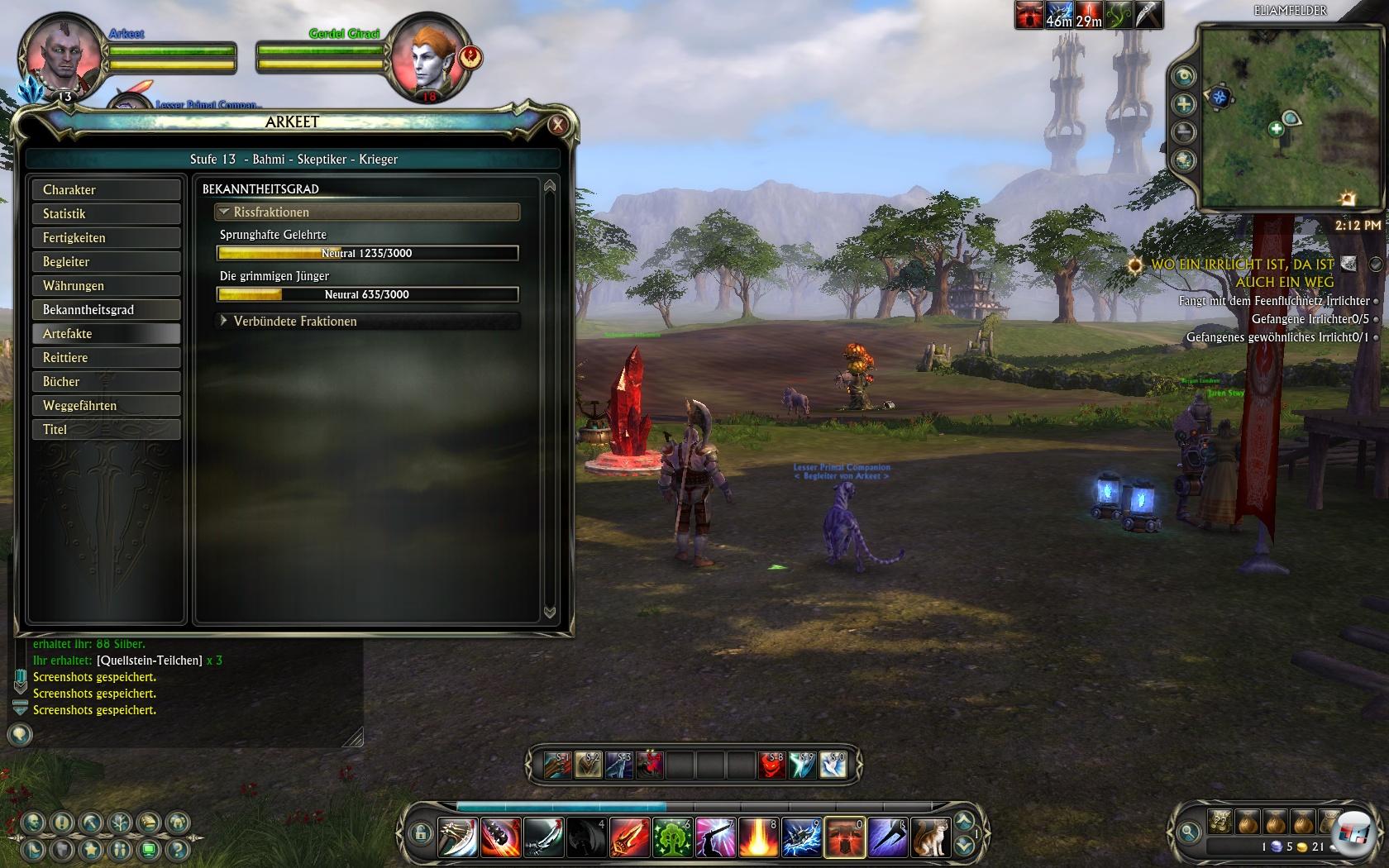Zoom in on the minimap

pyautogui.click(x=1184, y=104)
